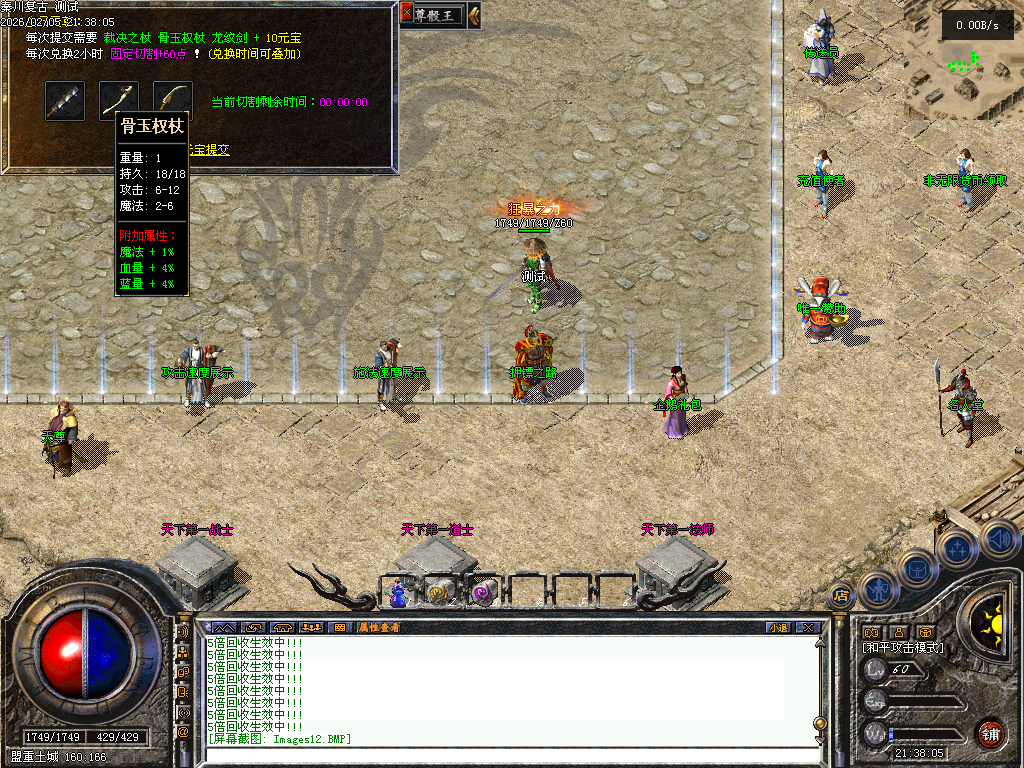Open the skills sparkle button

[959, 548]
